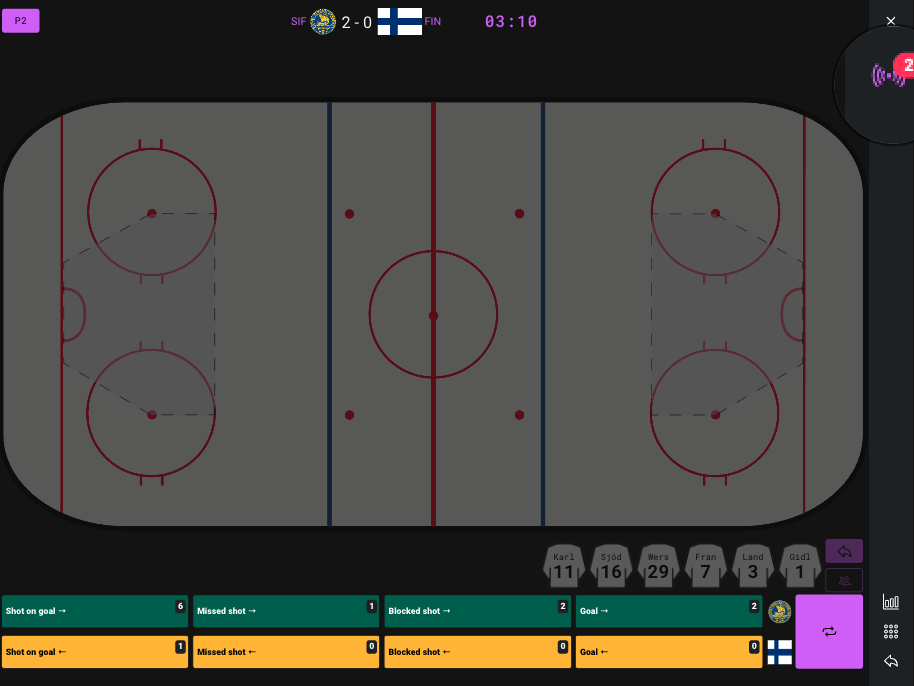Viewport: 914px width, 686px height.
Task: Choose the Sjöd number 16 jersey
Action: (x=611, y=567)
